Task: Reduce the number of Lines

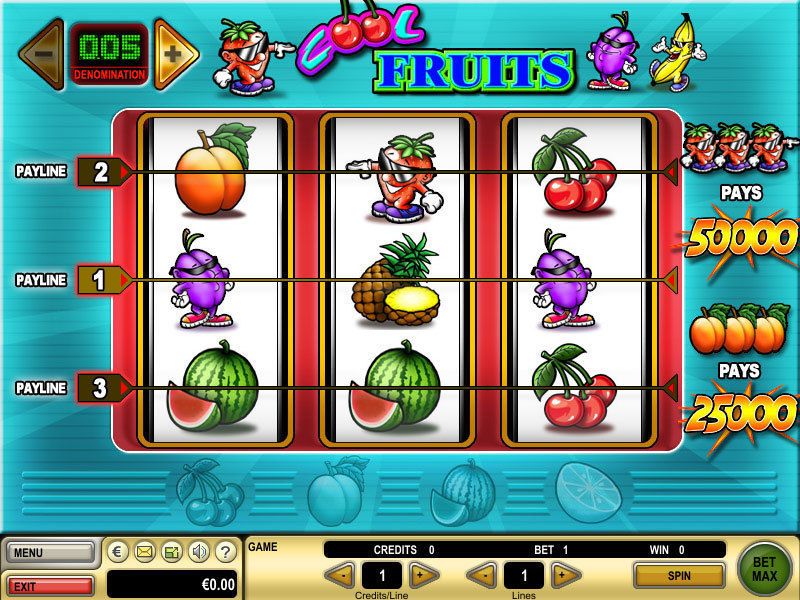Action: [483, 575]
